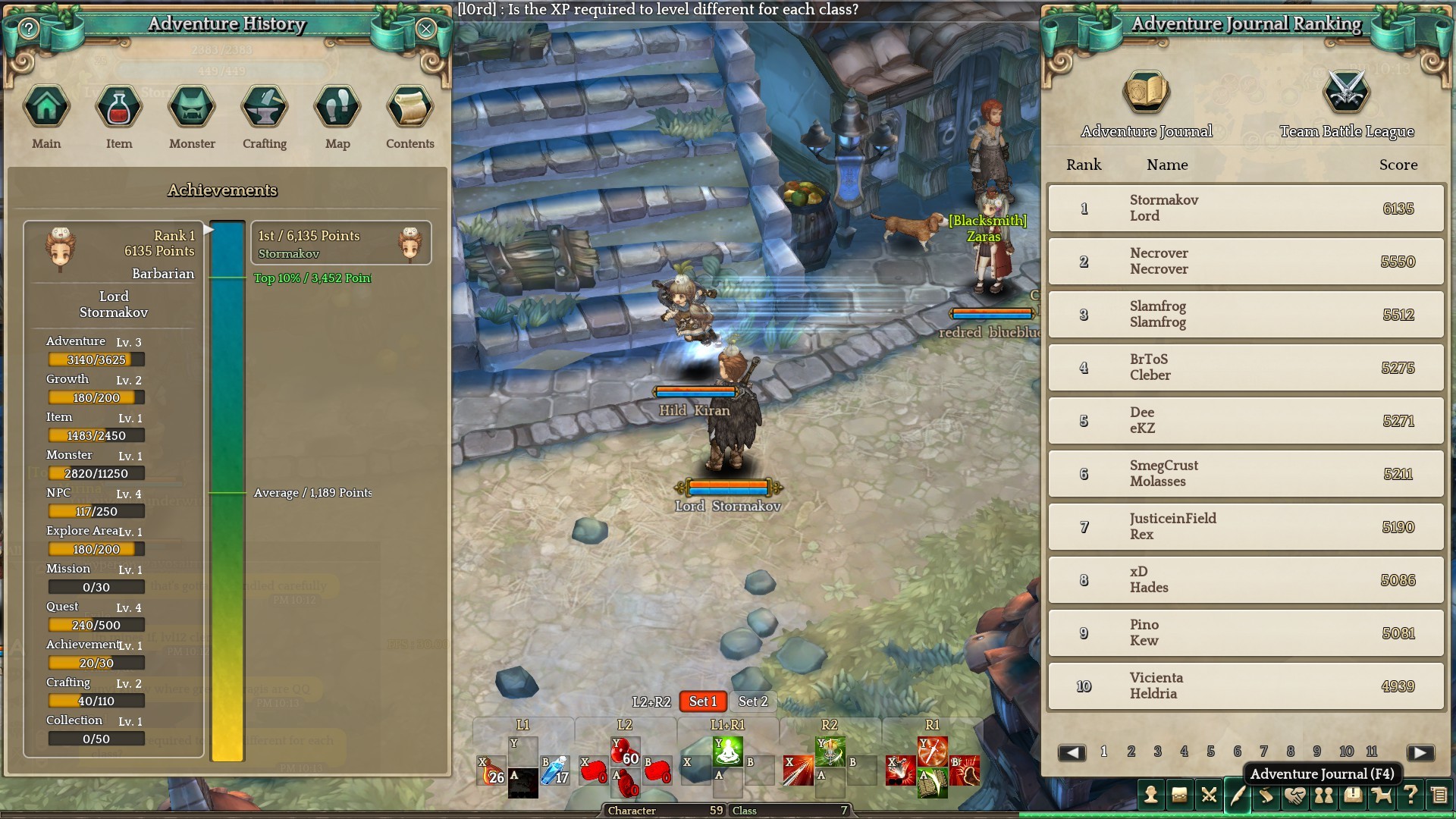Go to previous ranking page
1456x819 pixels.
tap(1072, 752)
